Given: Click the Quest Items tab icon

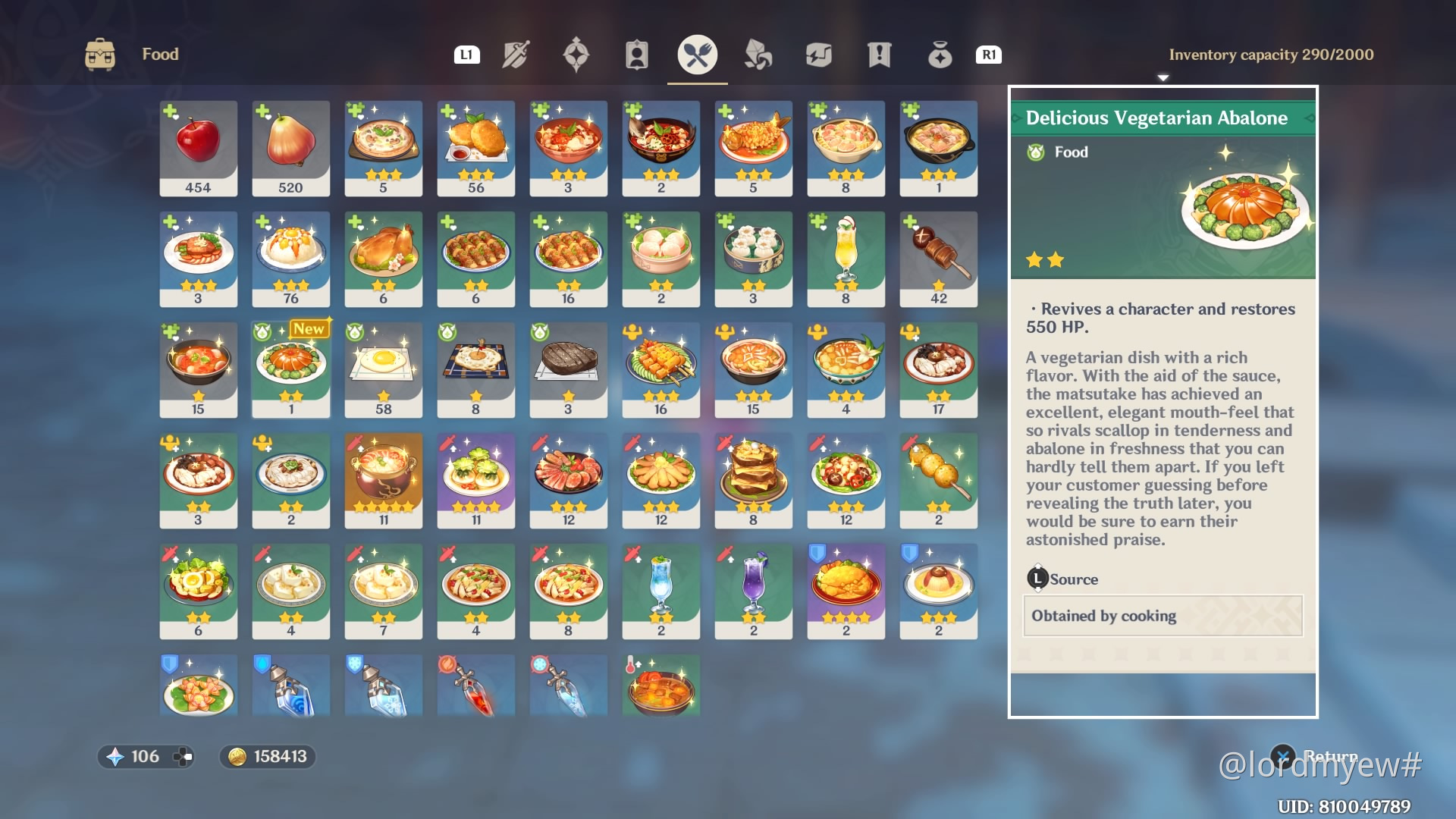Looking at the screenshot, I should 878,54.
